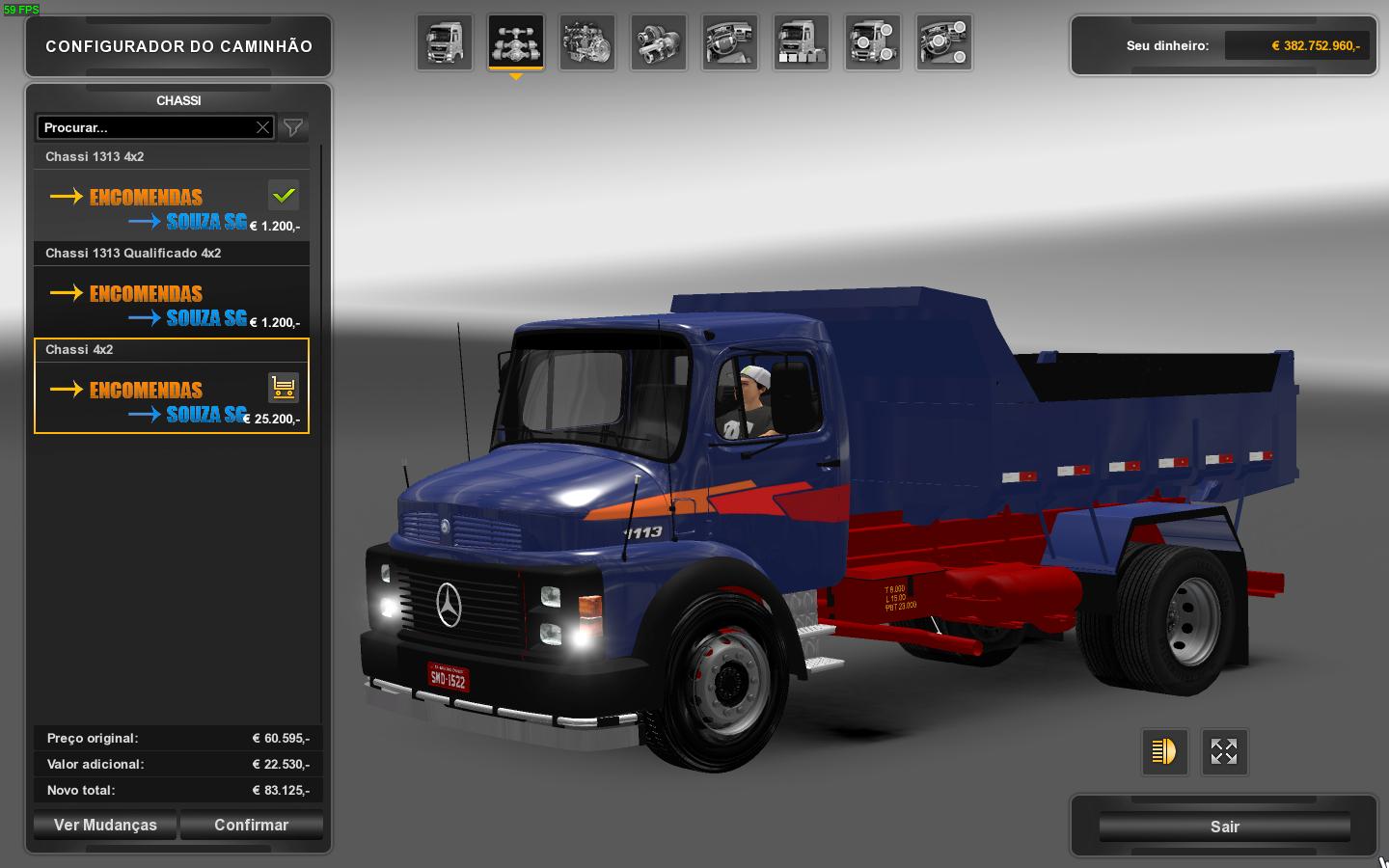Click the cart icon on Chassi 4x2 part
The width and height of the screenshot is (1389, 868).
283,387
